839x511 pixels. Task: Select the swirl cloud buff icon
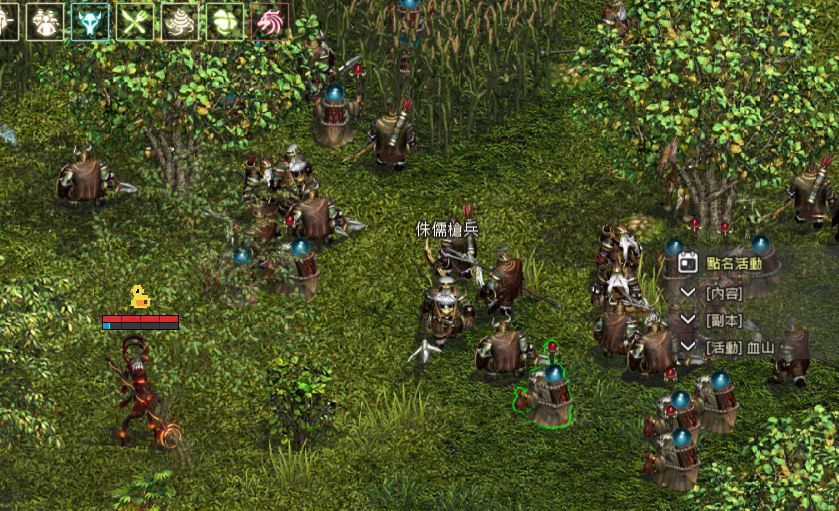pyautogui.click(x=180, y=21)
